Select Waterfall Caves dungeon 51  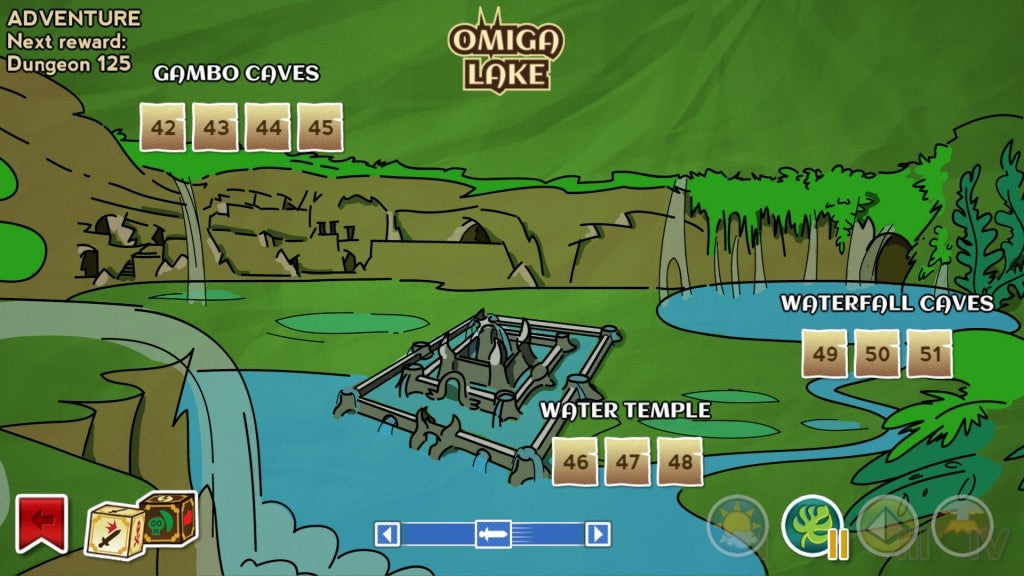click(929, 354)
